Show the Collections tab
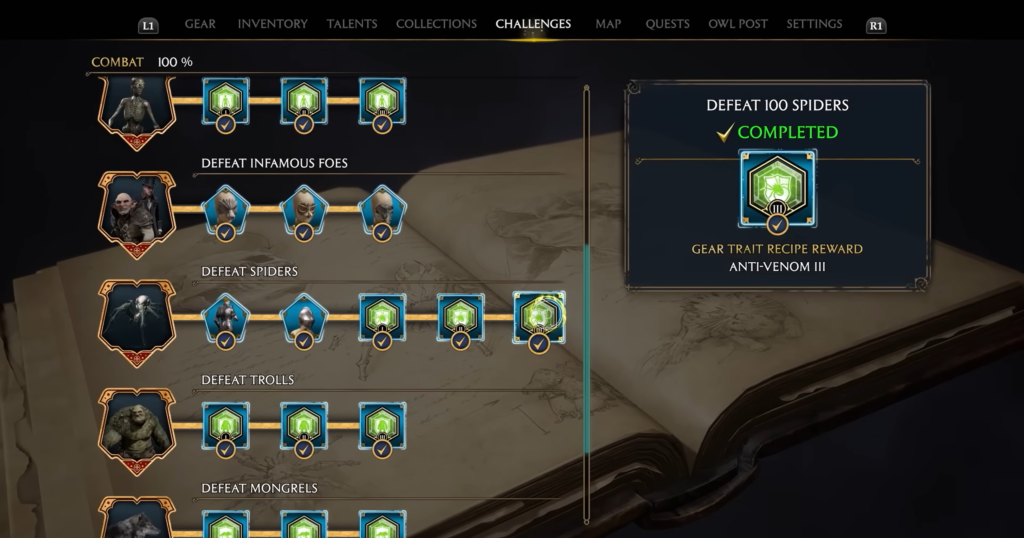This screenshot has height=538, width=1024. pyautogui.click(x=436, y=24)
